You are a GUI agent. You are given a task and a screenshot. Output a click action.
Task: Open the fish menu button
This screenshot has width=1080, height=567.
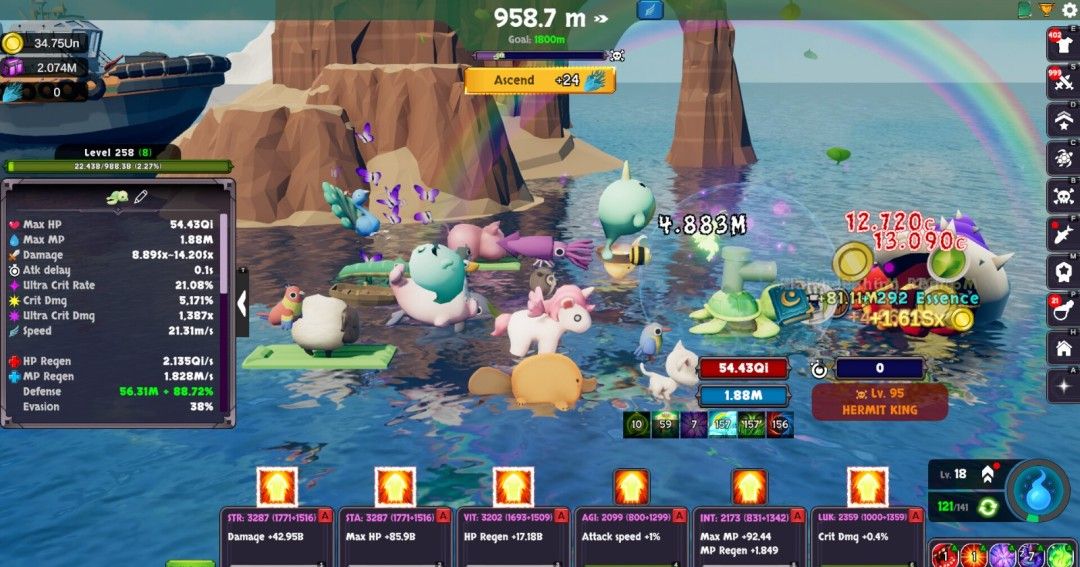pyautogui.click(x=1062, y=233)
